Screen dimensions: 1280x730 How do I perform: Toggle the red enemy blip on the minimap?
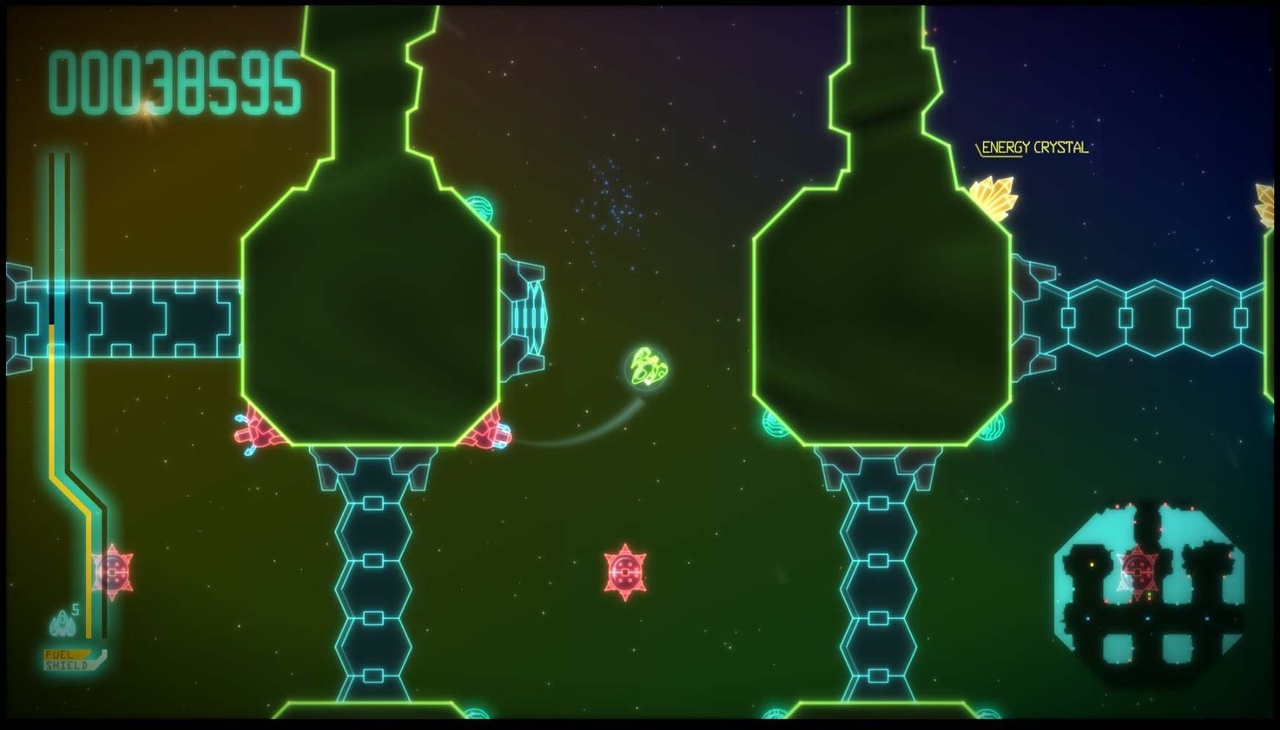(x=1139, y=570)
